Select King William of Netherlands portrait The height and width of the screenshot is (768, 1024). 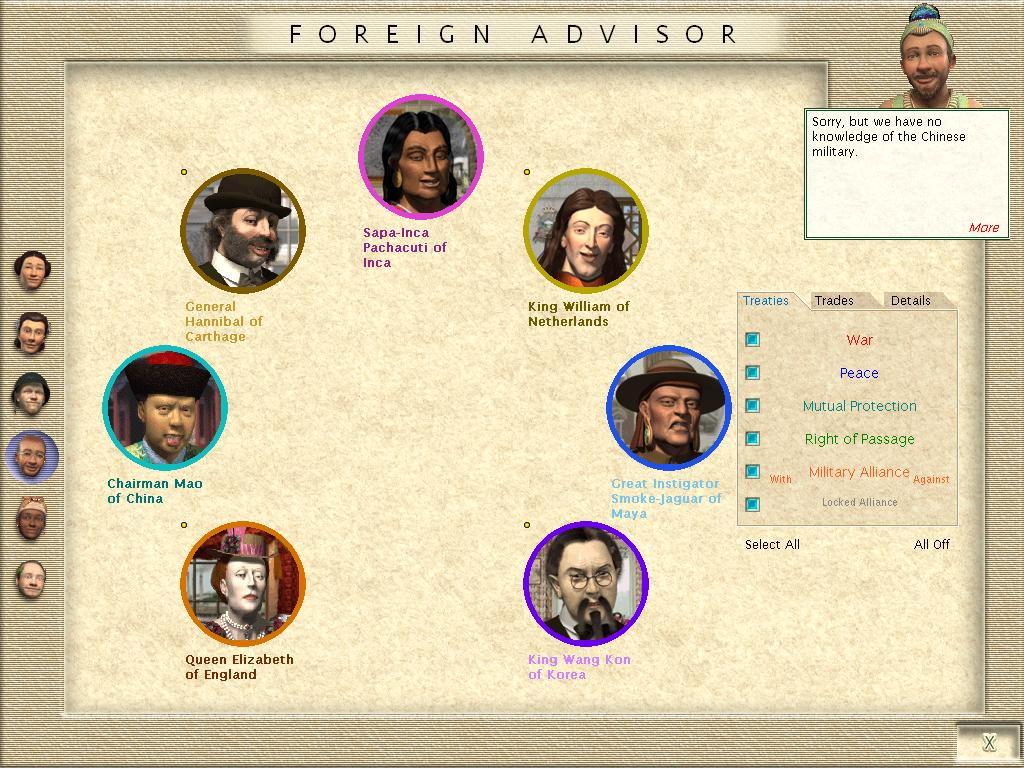pyautogui.click(x=586, y=231)
